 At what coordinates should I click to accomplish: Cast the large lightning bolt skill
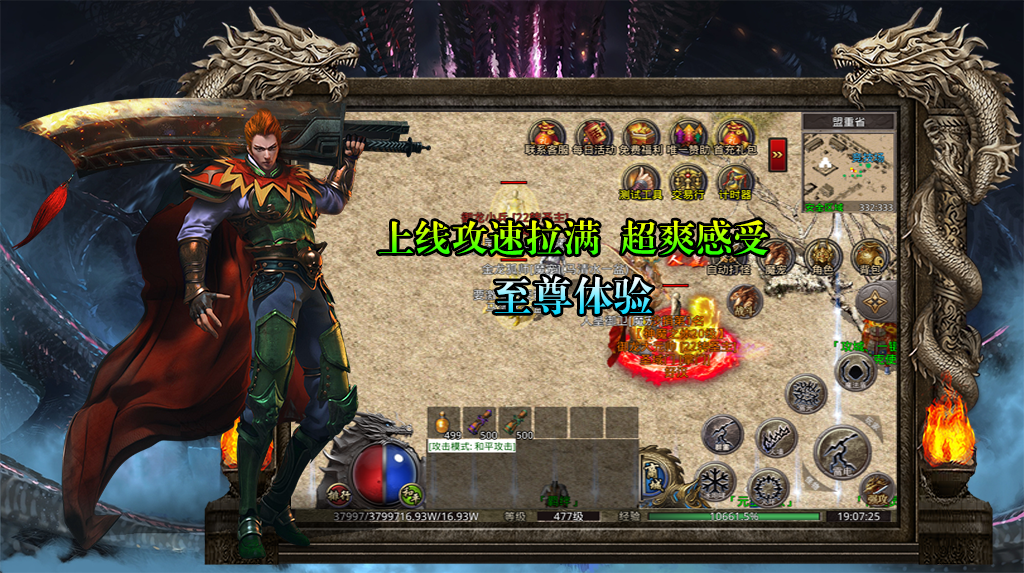(841, 451)
